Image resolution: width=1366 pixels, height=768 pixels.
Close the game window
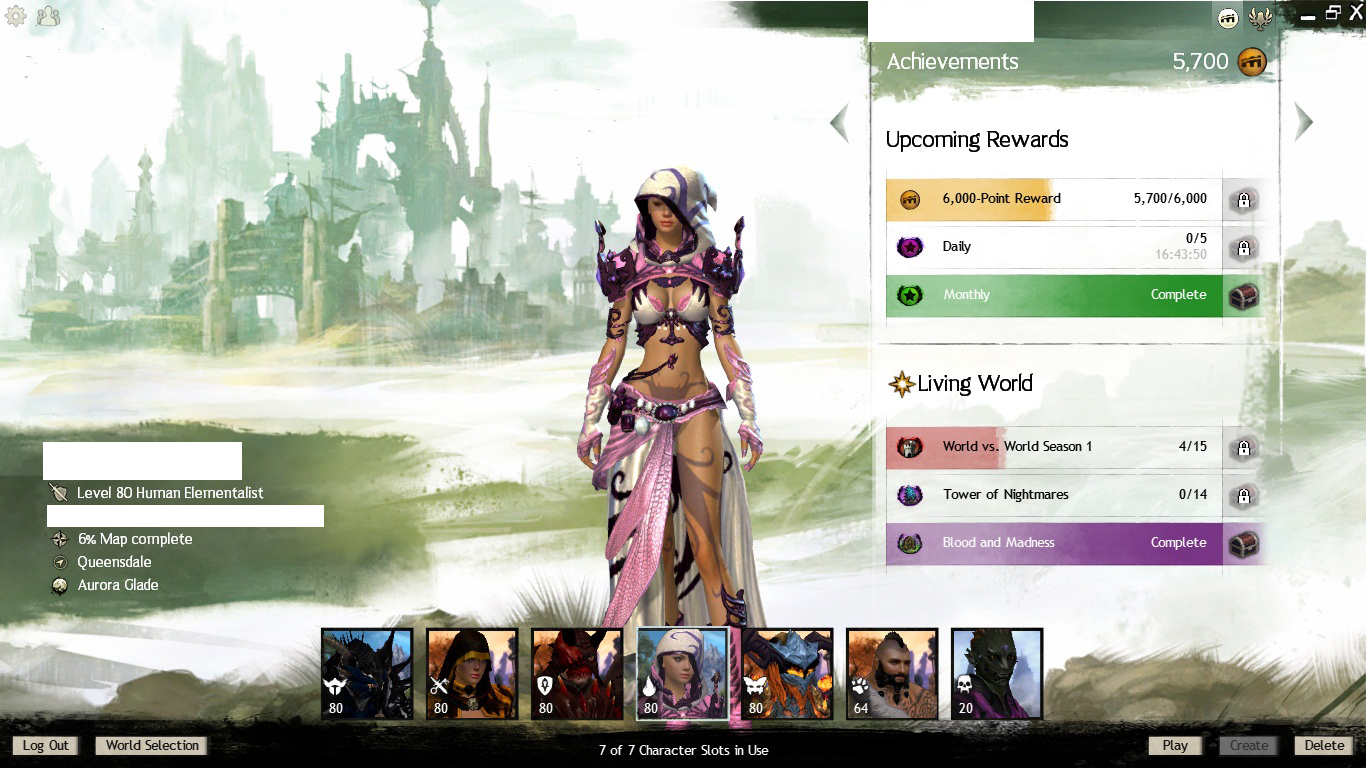point(1355,13)
